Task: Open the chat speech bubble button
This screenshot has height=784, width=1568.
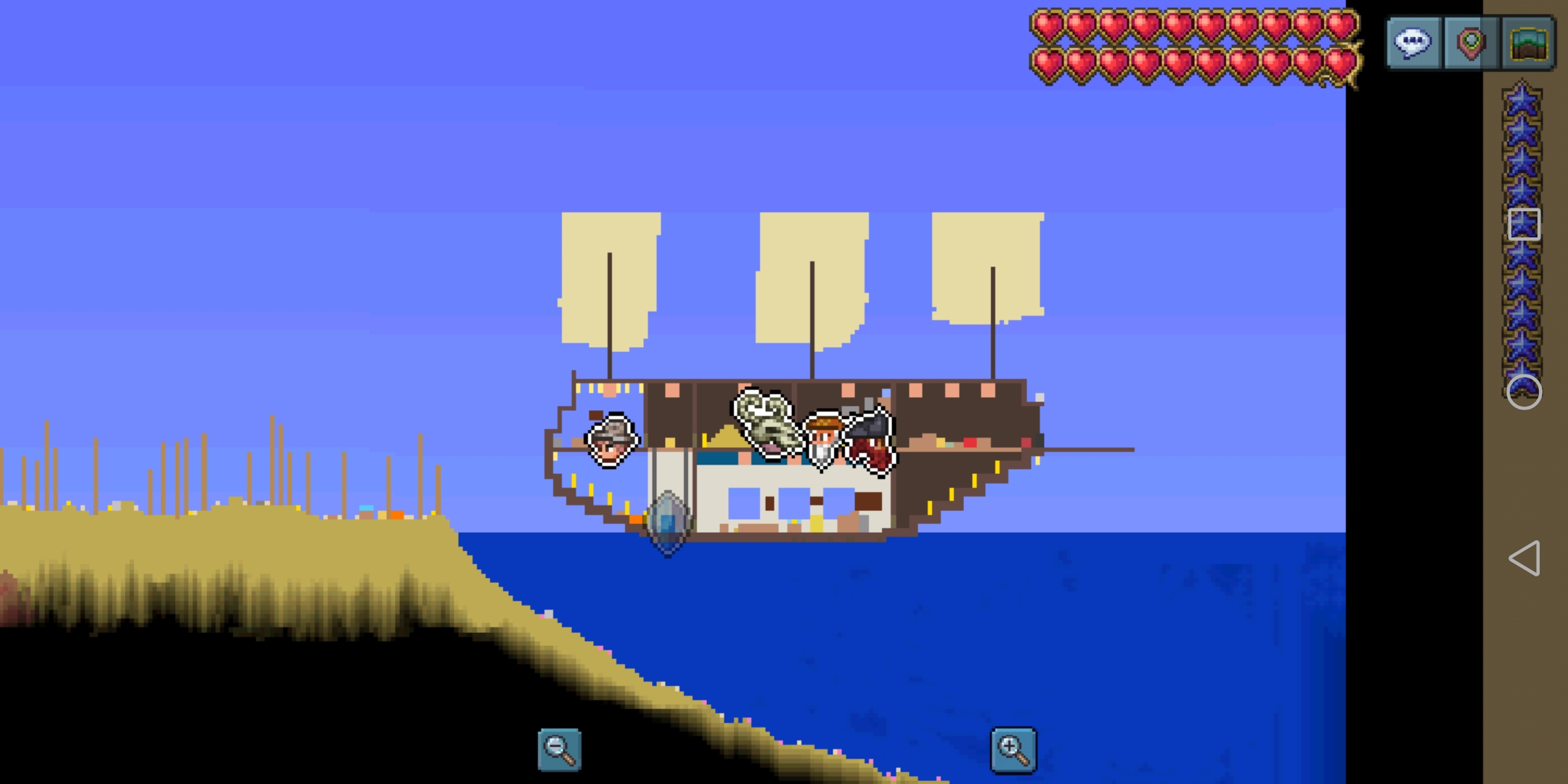Action: [x=1413, y=44]
